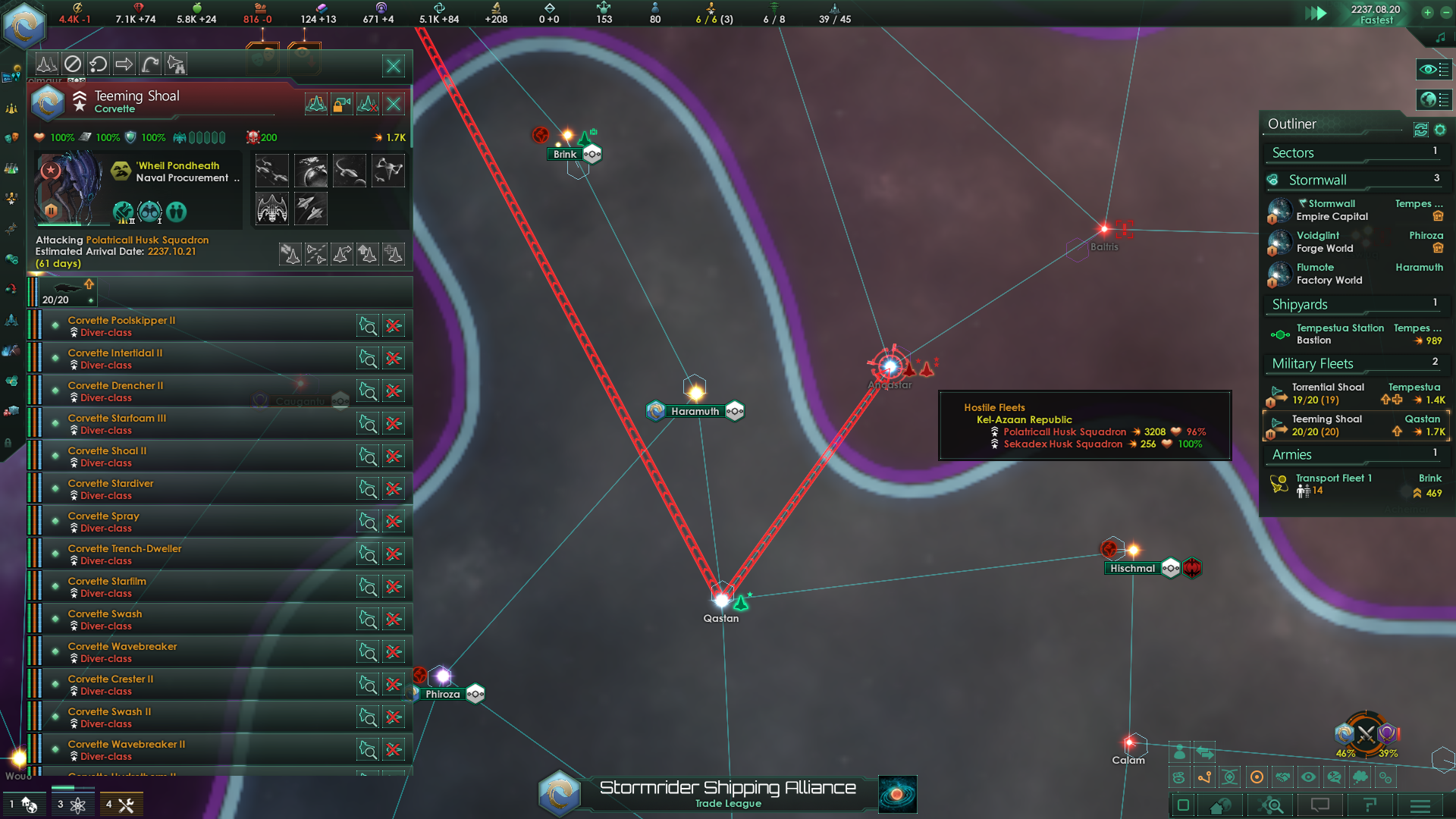This screenshot has width=1456, height=819.
Task: Open the galaxy search magnifier icon
Action: 1271,806
